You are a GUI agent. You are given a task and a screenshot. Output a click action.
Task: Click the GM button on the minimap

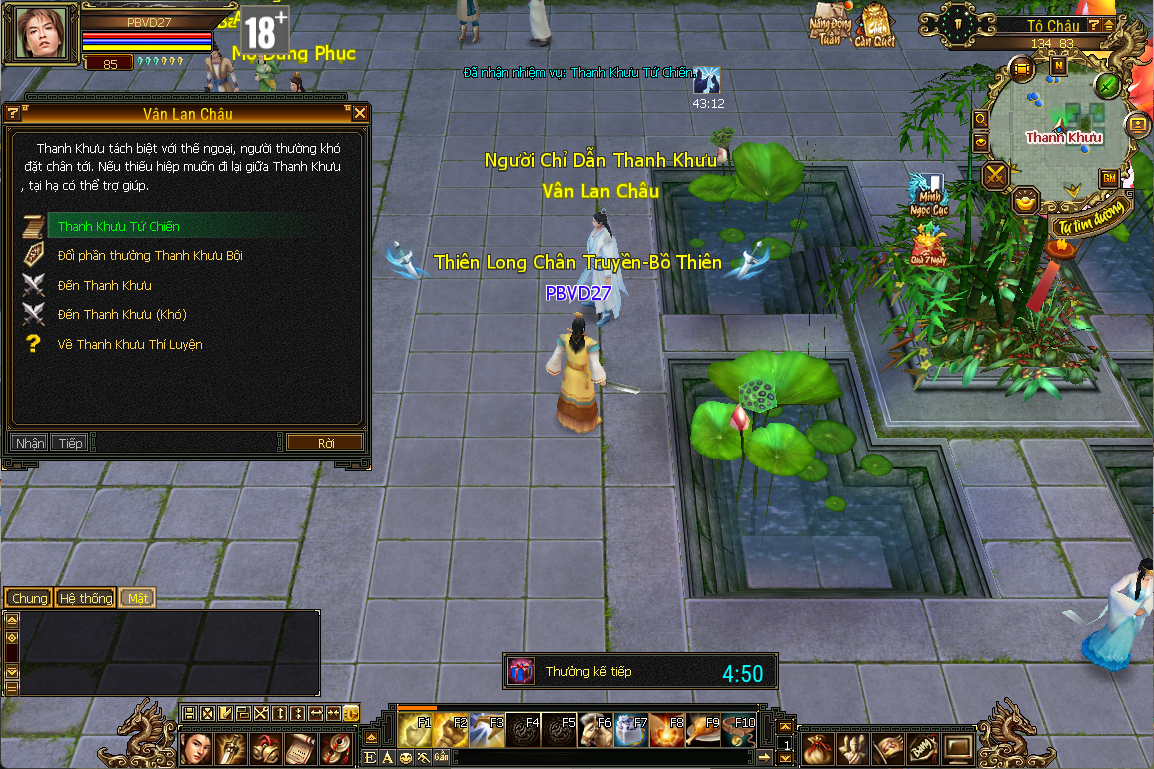tap(1108, 177)
